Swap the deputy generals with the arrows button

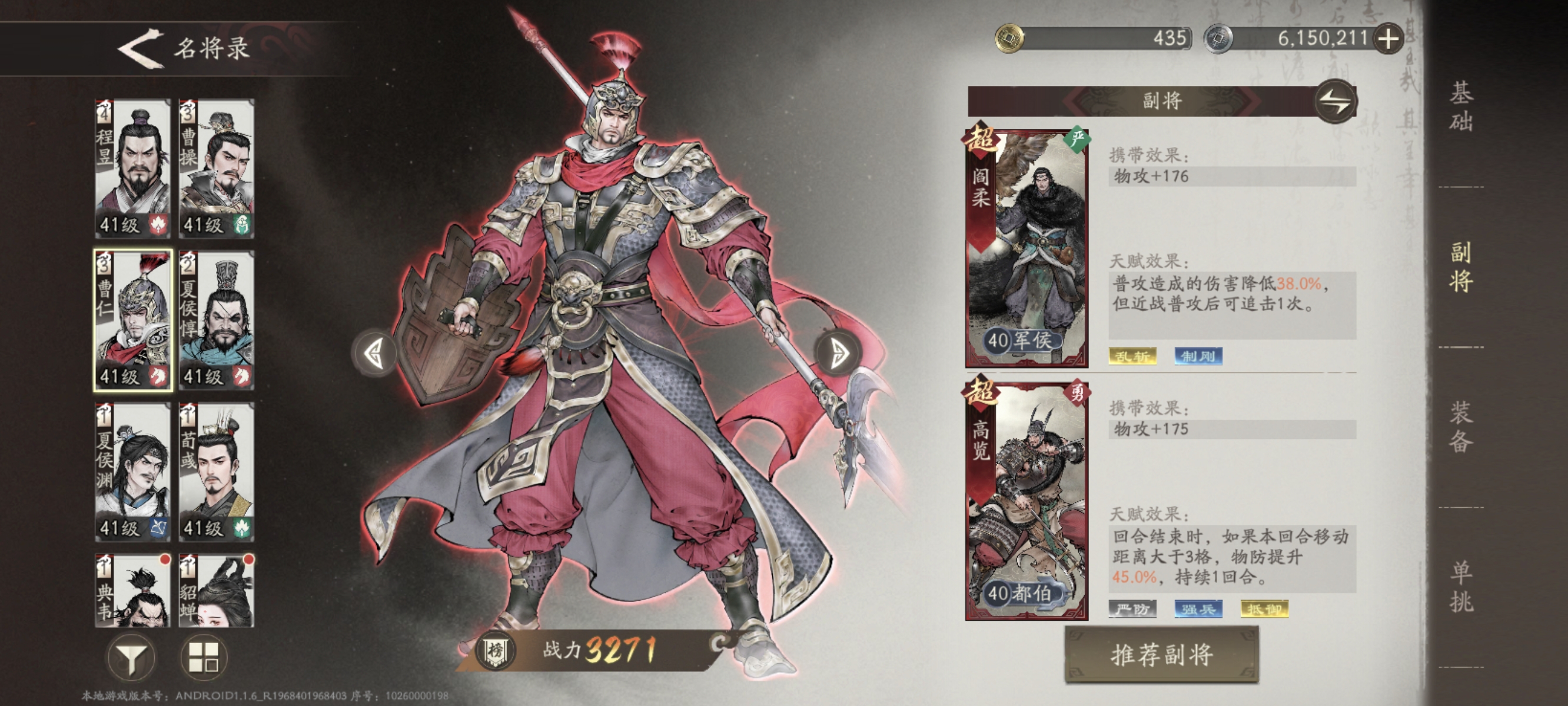1336,102
